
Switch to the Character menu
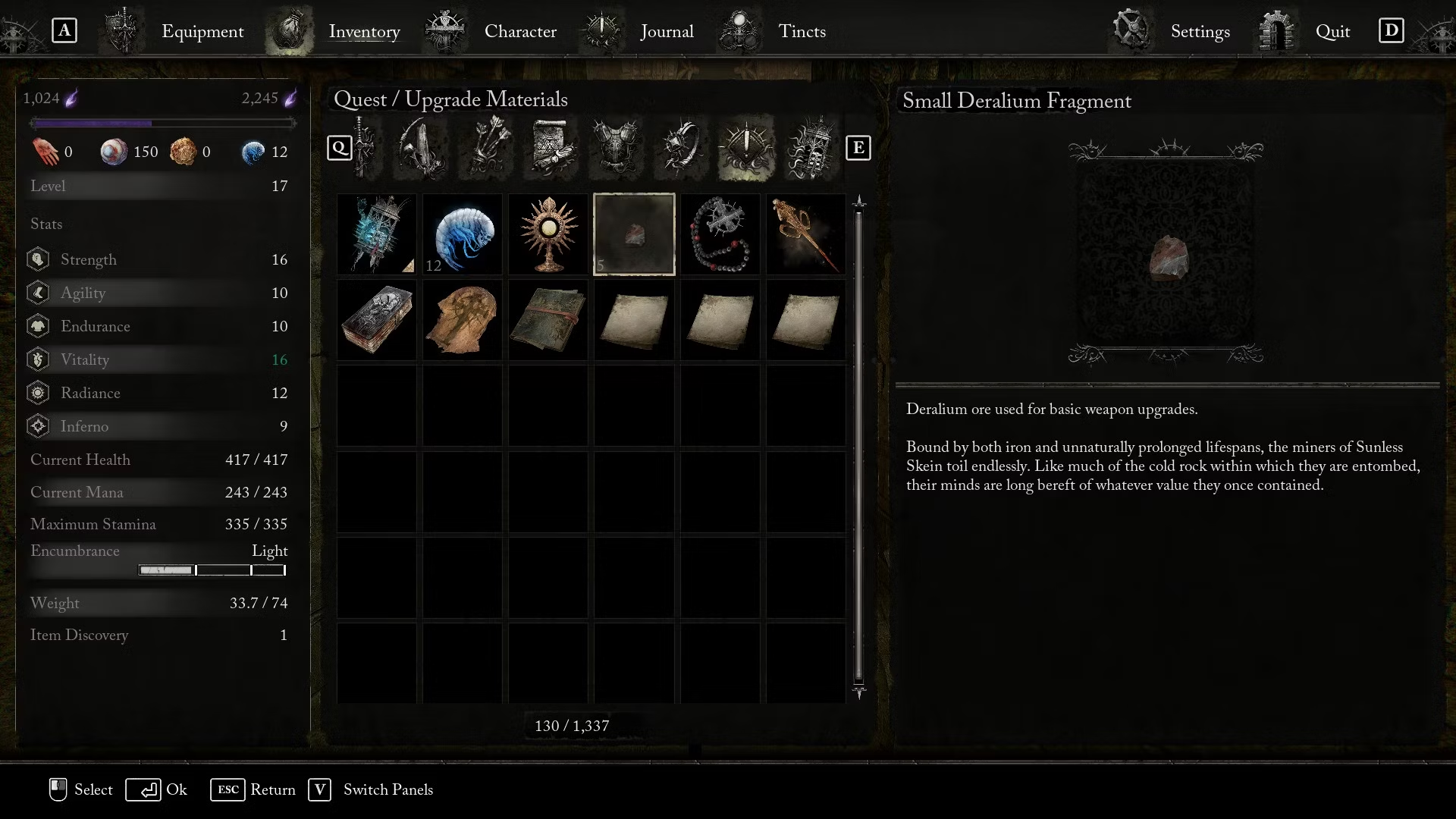[519, 32]
